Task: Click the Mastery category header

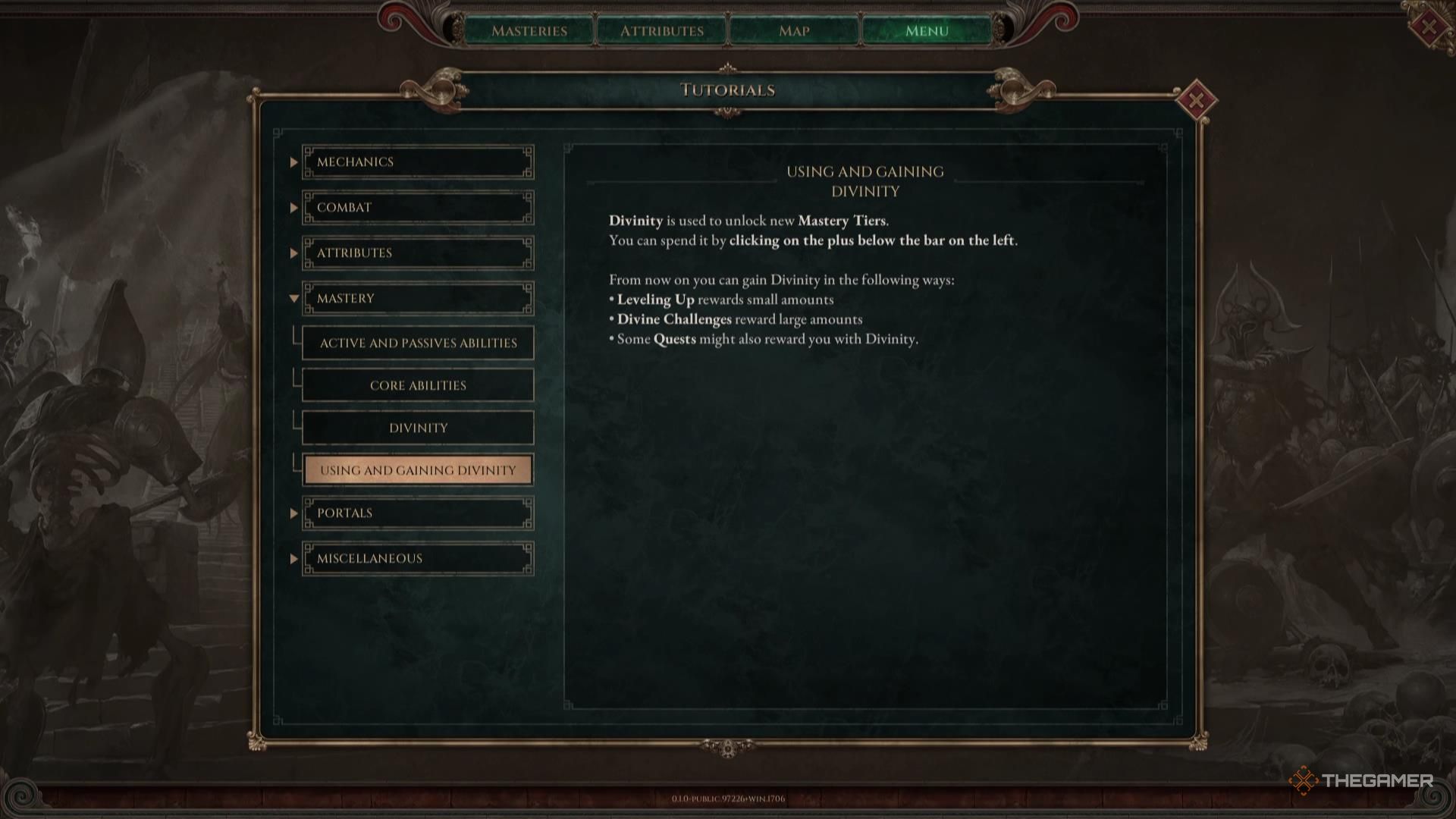Action: (x=418, y=298)
